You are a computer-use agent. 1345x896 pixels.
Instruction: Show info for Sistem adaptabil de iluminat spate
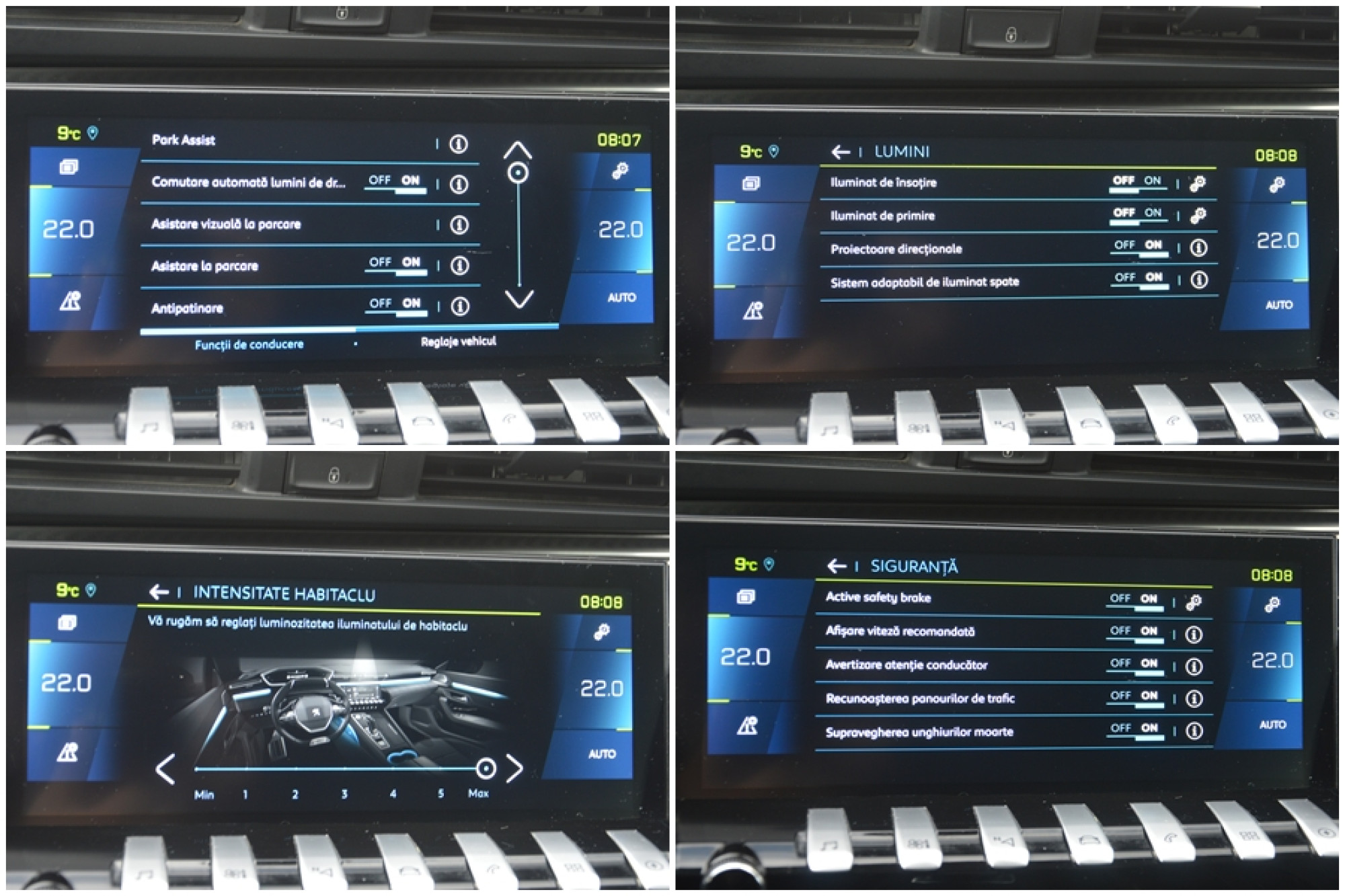pos(1198,280)
